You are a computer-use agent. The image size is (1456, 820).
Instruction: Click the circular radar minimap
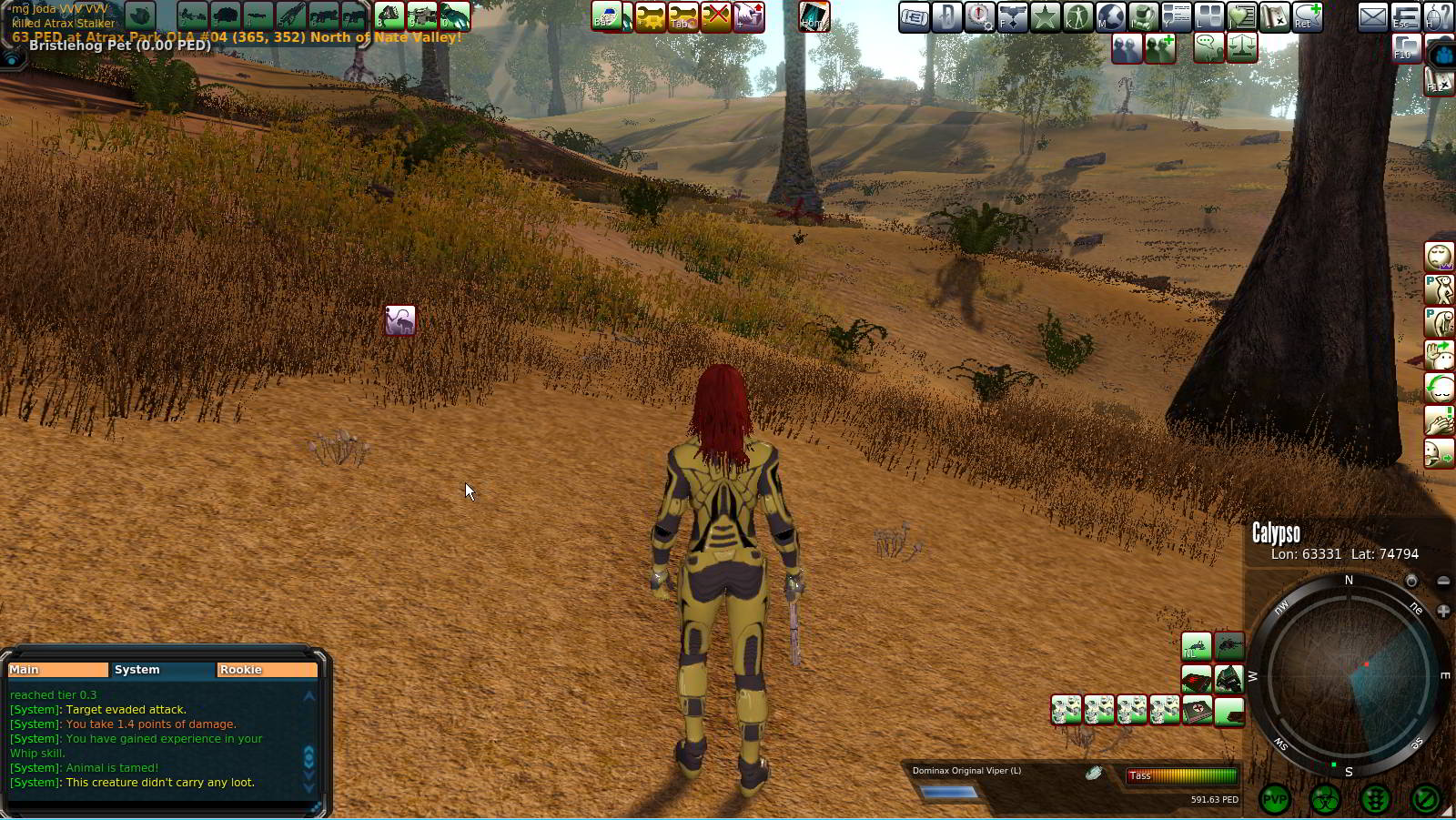pos(1348,676)
